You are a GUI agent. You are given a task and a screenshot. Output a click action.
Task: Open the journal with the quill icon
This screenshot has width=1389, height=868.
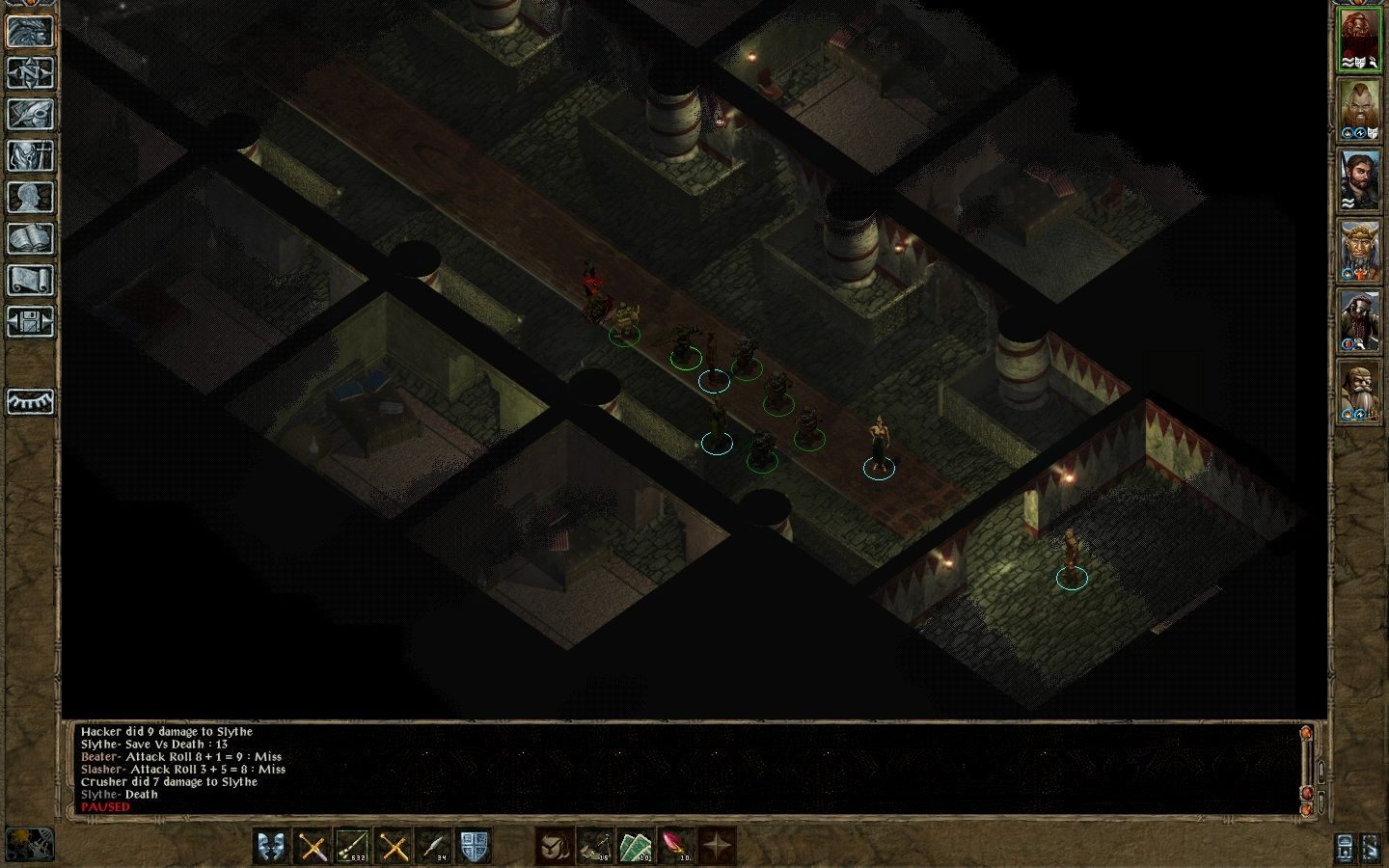(x=30, y=114)
